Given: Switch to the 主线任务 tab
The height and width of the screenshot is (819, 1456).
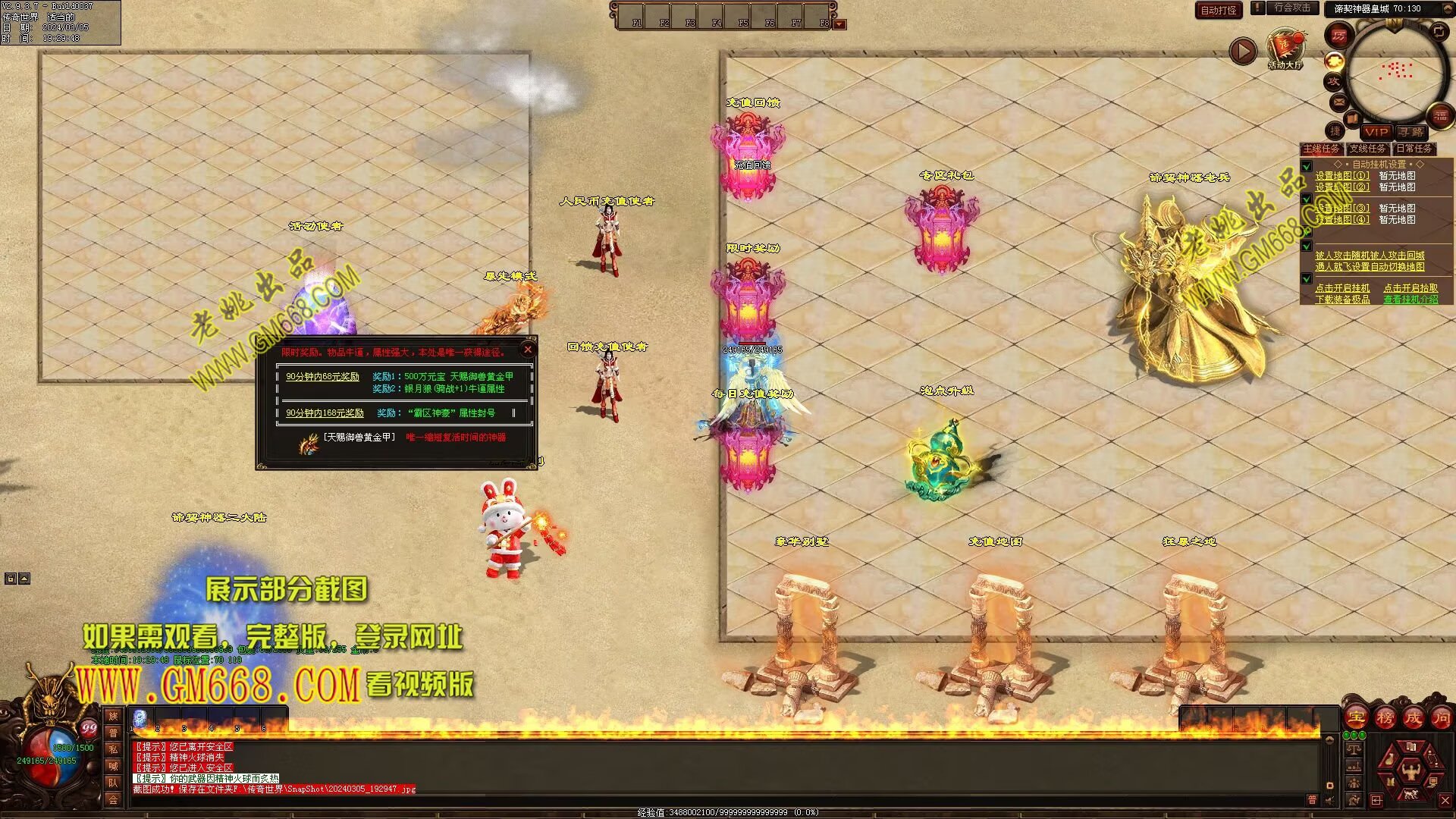Looking at the screenshot, I should [1321, 149].
